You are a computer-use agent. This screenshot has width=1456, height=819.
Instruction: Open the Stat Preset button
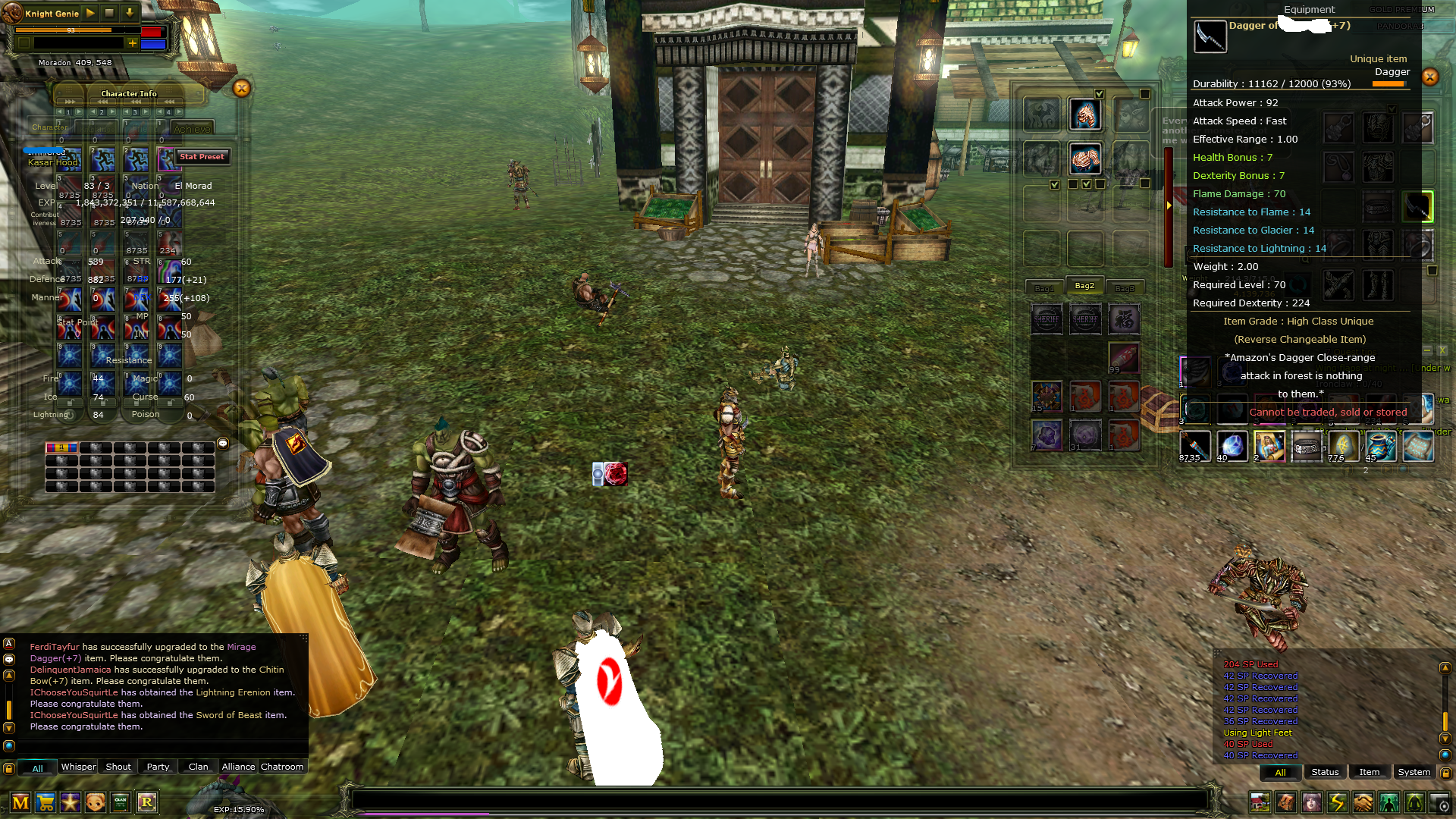202,157
